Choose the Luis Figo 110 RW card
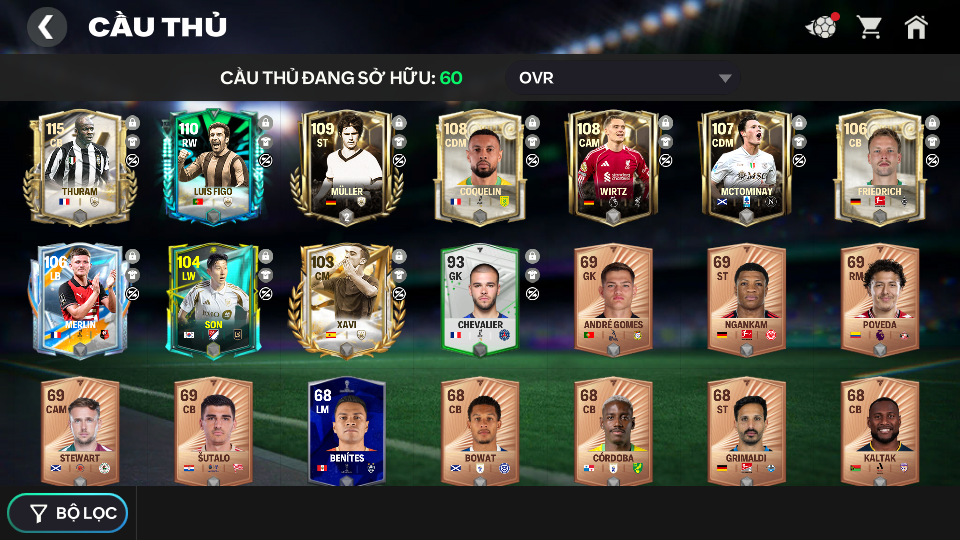960x540 pixels. 213,165
